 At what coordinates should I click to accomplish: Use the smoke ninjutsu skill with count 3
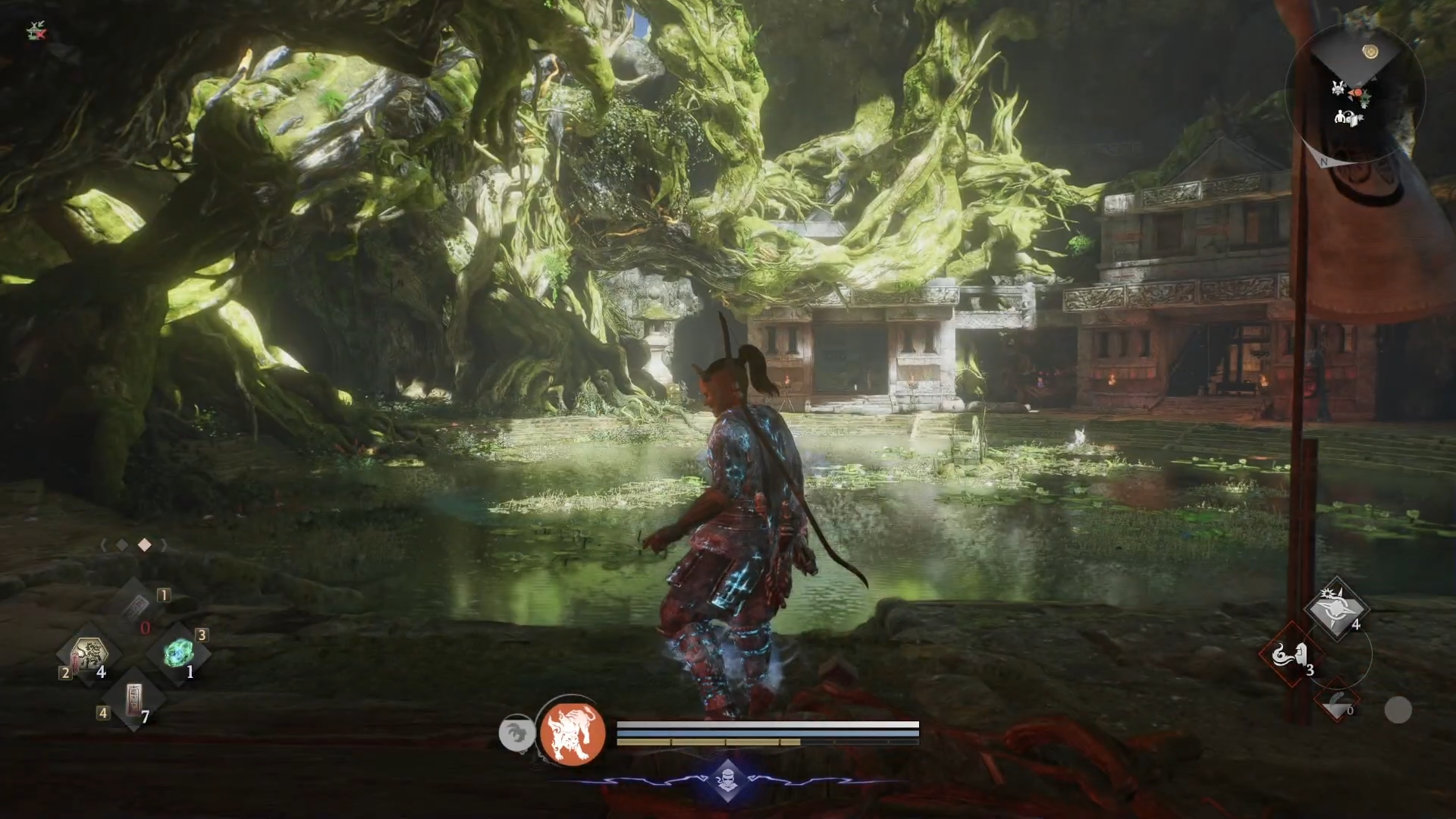click(1291, 654)
